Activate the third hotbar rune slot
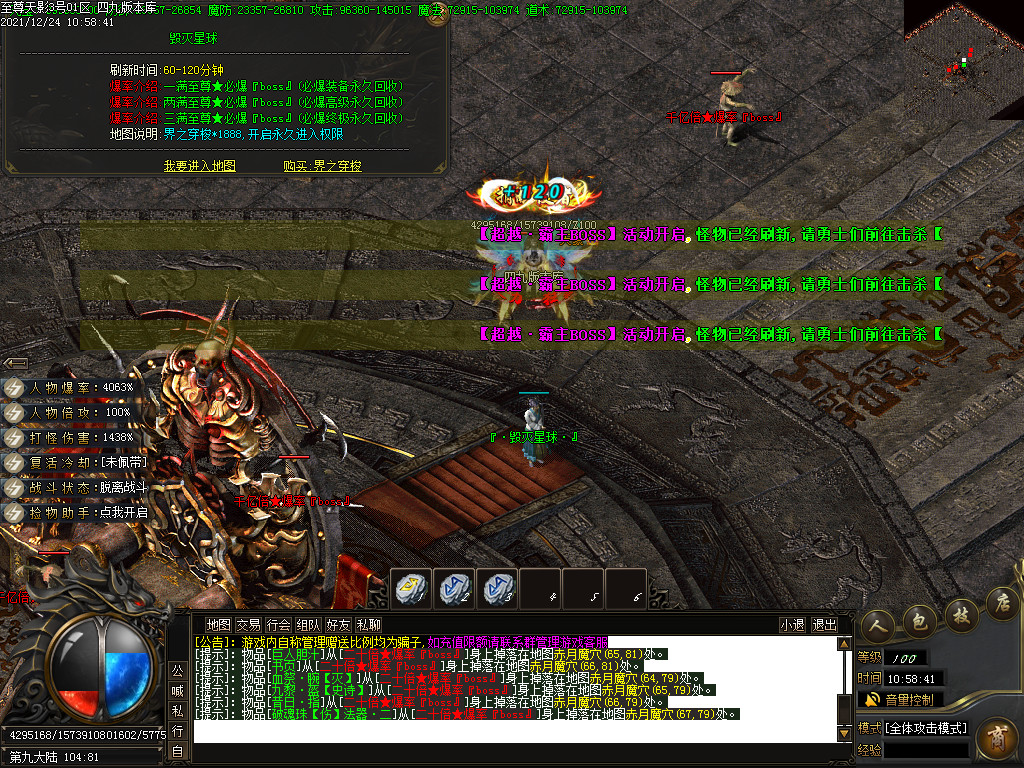 coord(497,588)
